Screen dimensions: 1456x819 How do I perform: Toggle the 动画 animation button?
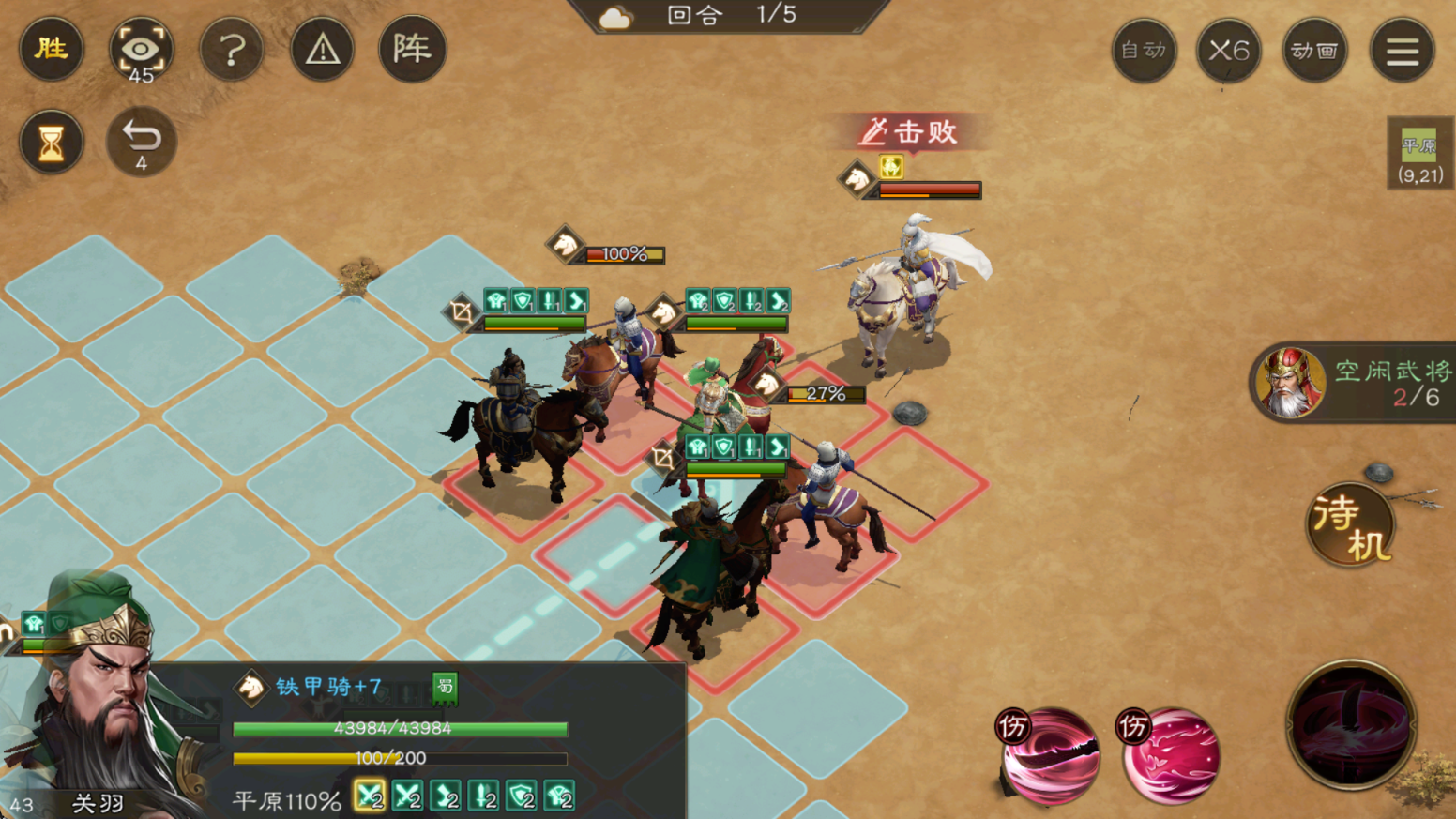[1314, 51]
